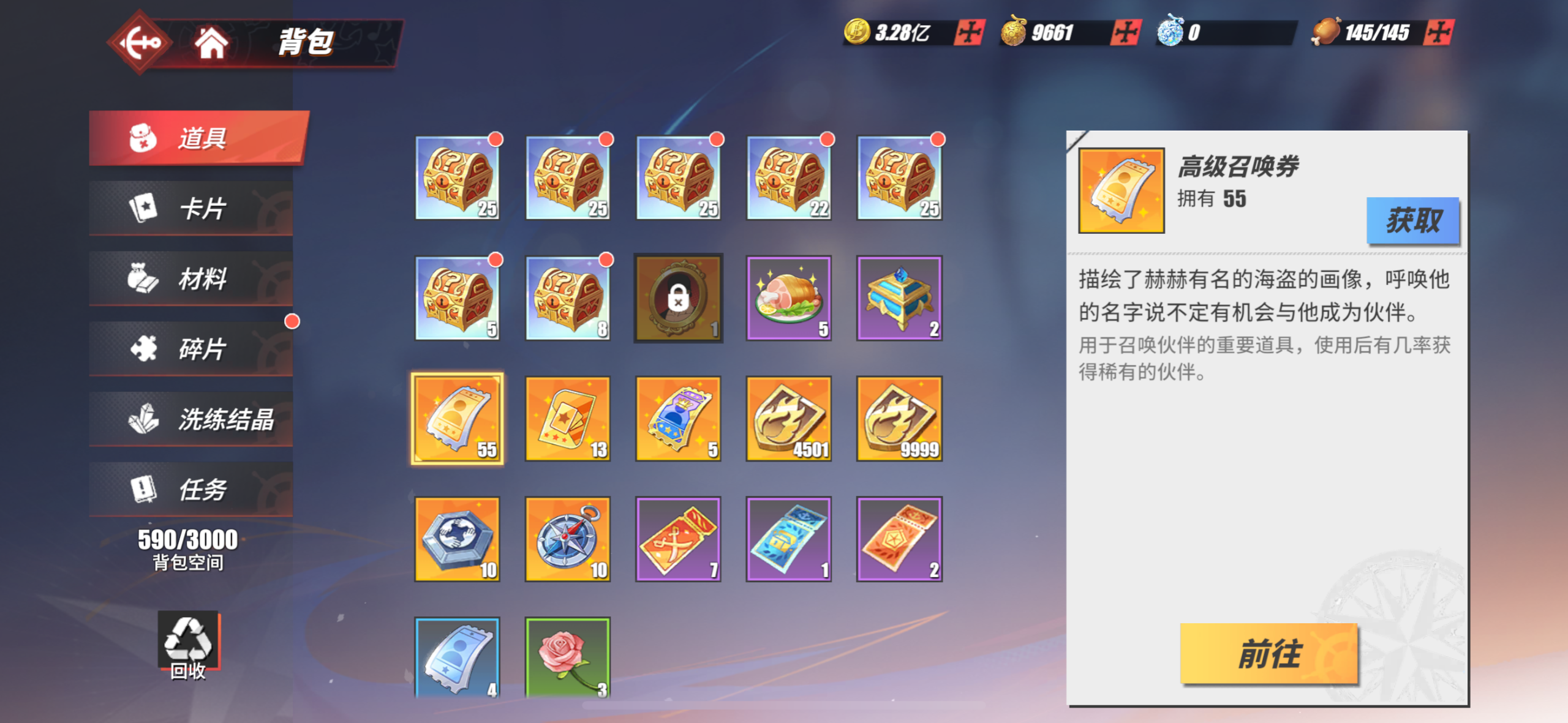Click the back anchor button

coord(139,42)
